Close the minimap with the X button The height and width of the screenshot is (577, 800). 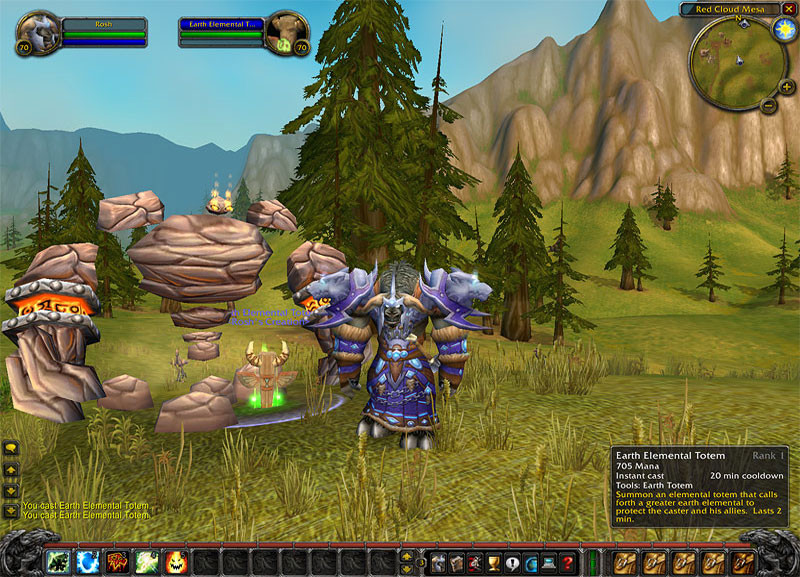pos(786,9)
